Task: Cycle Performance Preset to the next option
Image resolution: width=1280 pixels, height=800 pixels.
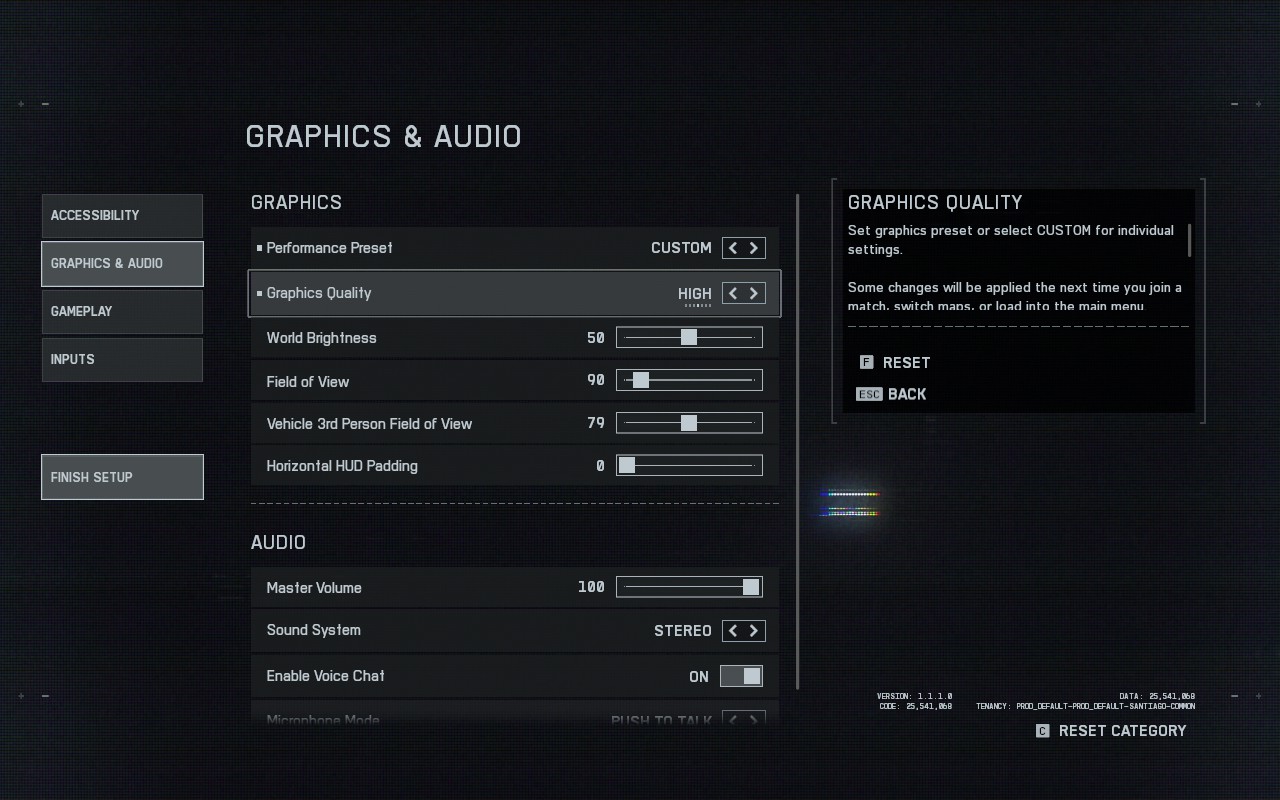Action: point(754,248)
